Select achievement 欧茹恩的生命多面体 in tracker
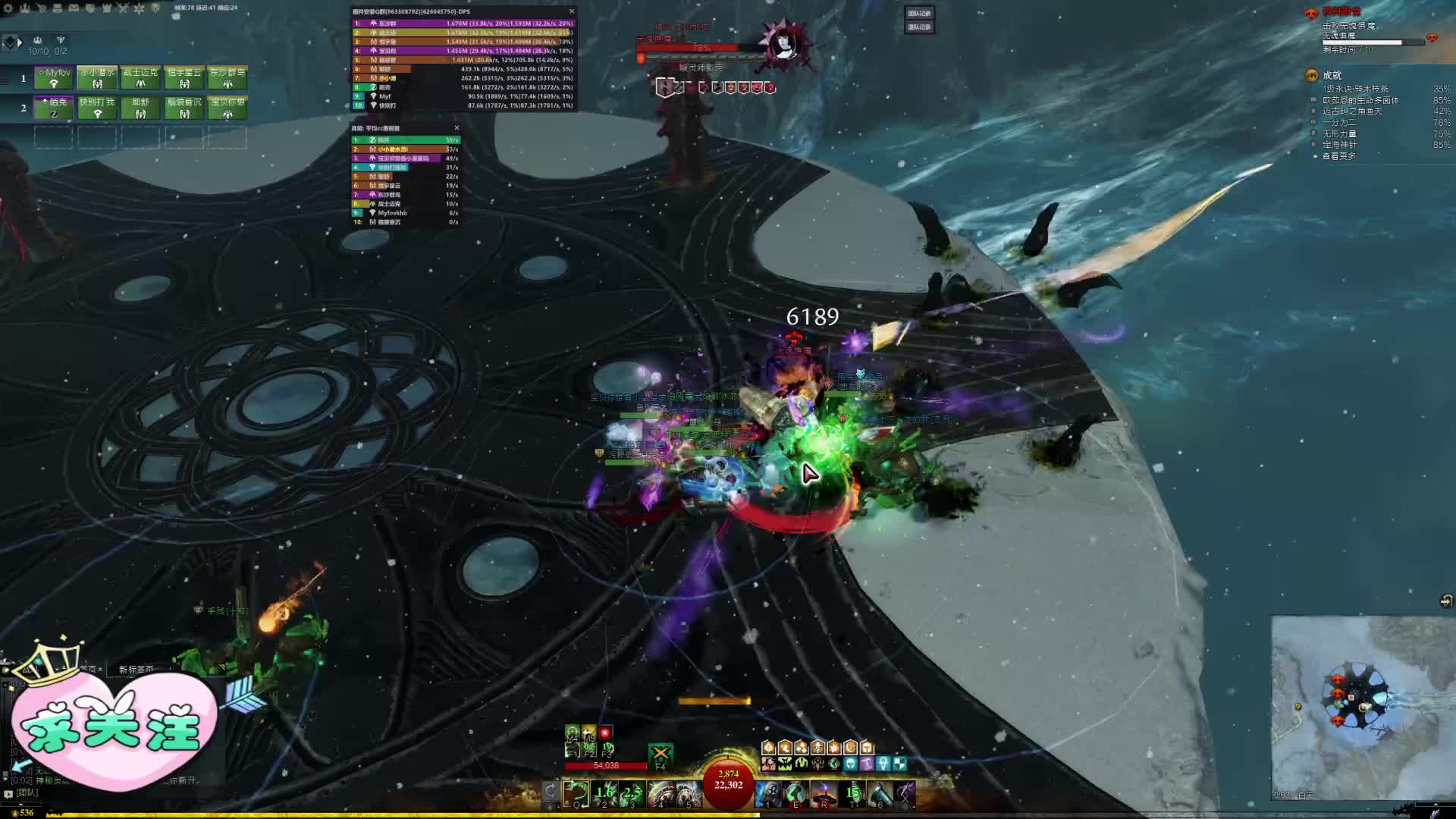Viewport: 1456px width, 819px height. click(x=1360, y=100)
